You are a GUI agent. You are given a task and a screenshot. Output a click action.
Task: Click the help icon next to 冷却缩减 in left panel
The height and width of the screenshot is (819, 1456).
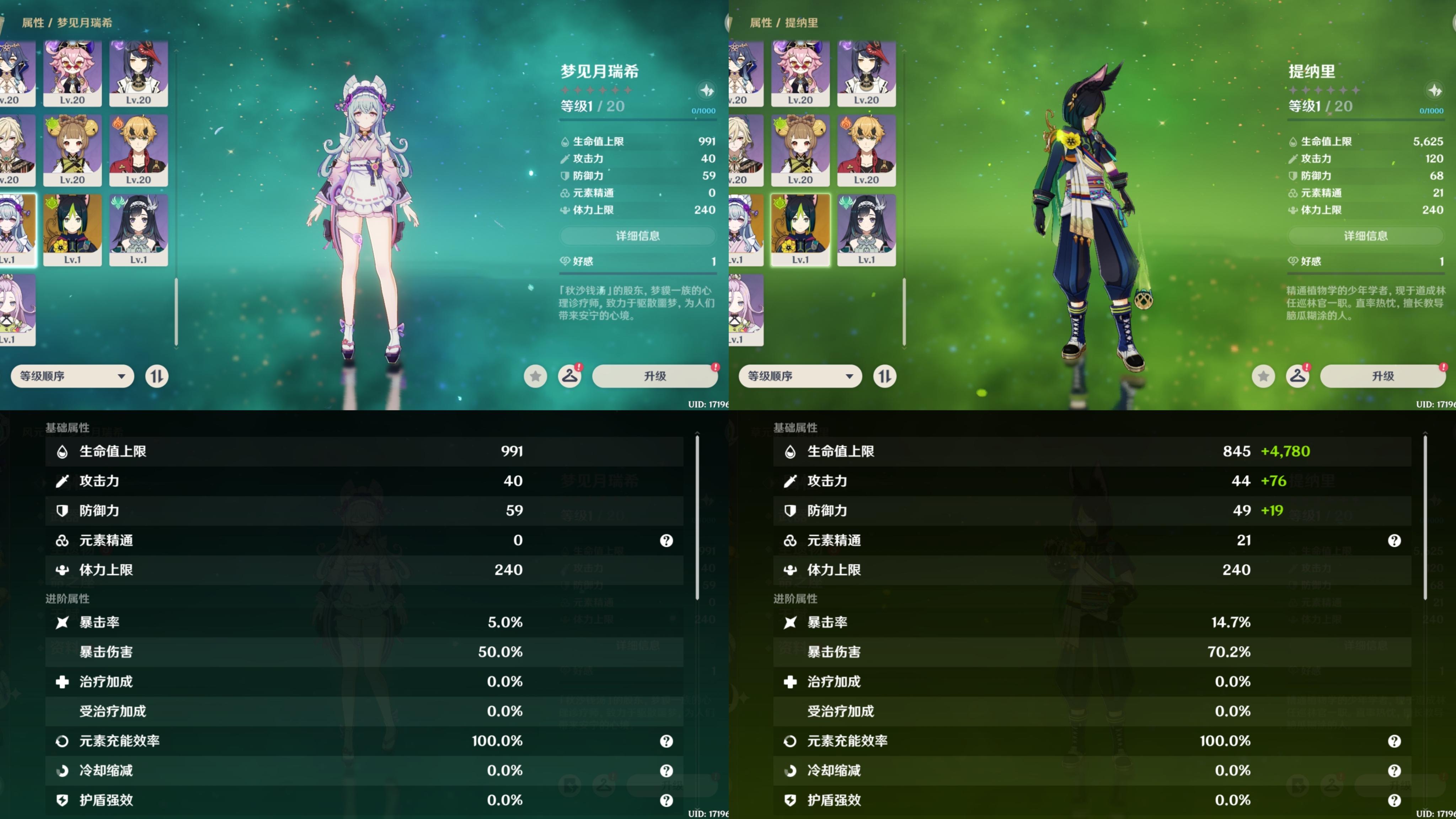pyautogui.click(x=666, y=770)
